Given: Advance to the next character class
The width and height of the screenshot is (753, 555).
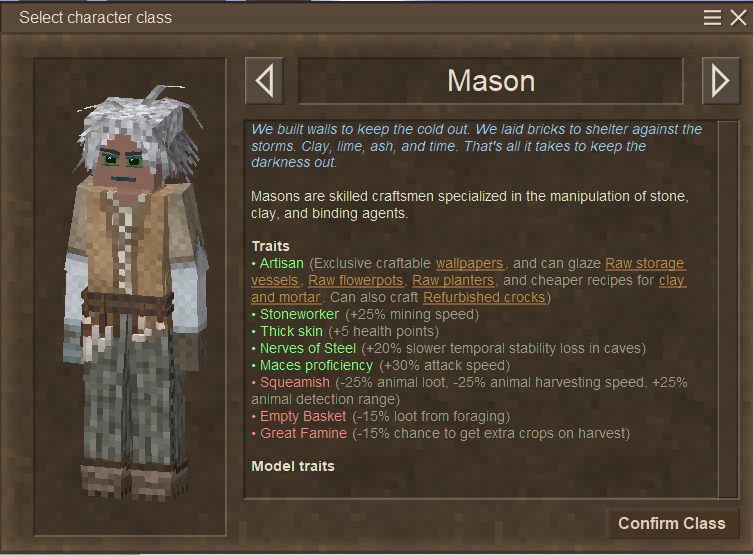Looking at the screenshot, I should [x=720, y=81].
